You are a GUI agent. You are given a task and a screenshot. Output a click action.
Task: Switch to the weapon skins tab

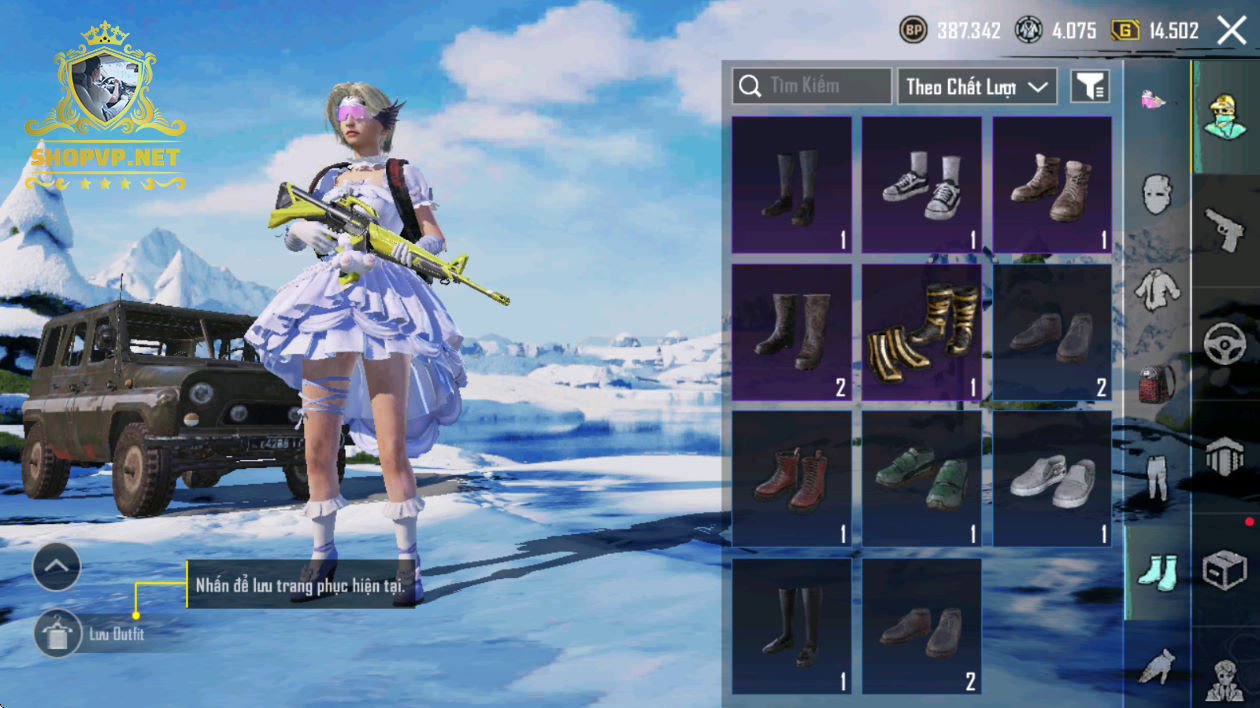1224,230
